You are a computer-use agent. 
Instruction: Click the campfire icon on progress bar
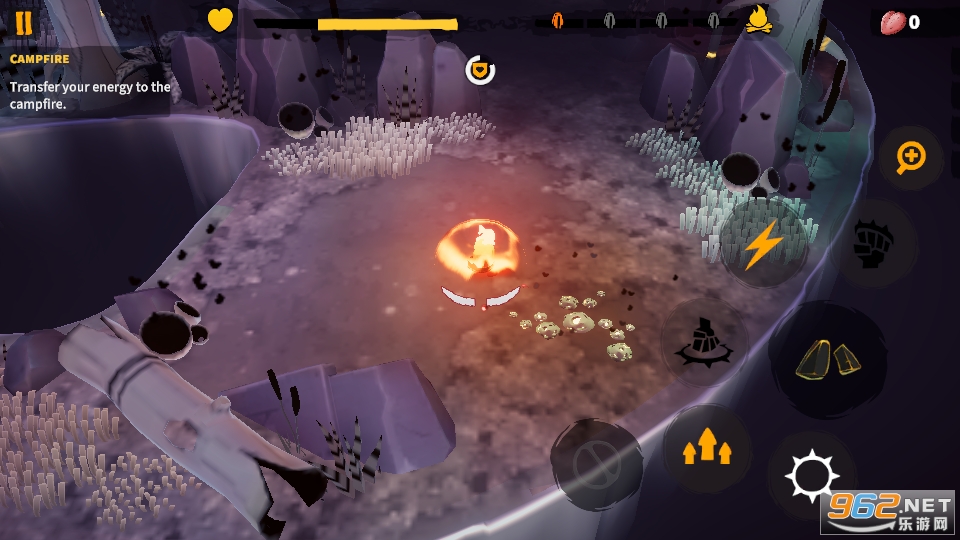pos(761,19)
